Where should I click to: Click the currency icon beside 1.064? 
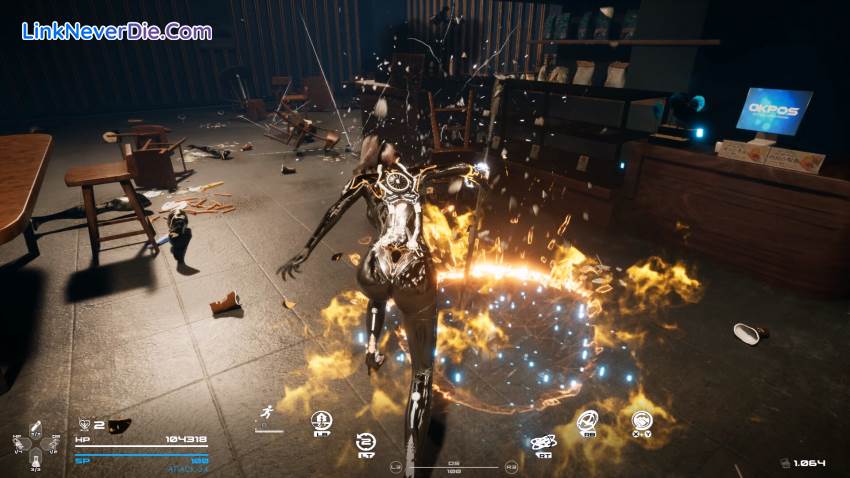(x=785, y=463)
